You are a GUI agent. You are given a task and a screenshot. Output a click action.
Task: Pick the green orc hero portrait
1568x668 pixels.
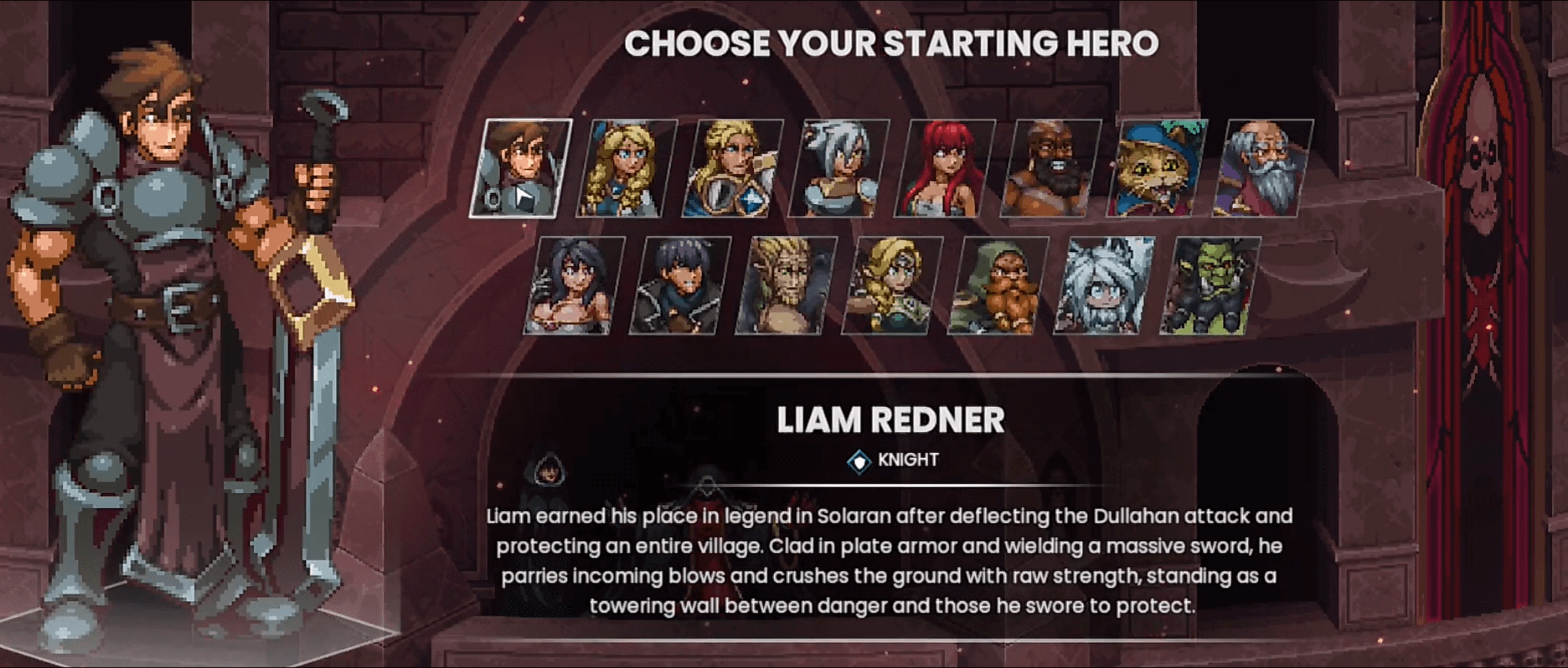(1210, 285)
